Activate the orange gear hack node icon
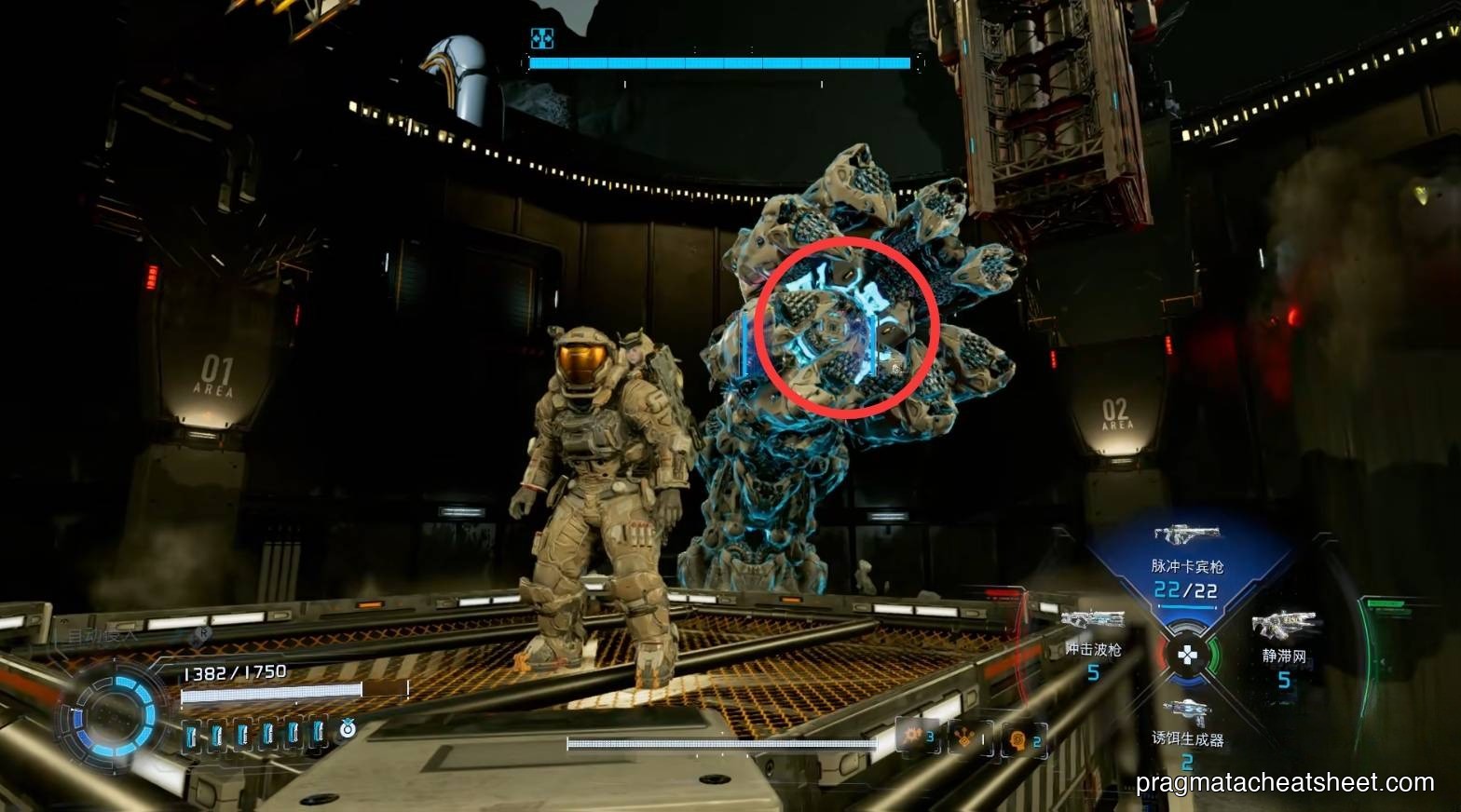 911,737
